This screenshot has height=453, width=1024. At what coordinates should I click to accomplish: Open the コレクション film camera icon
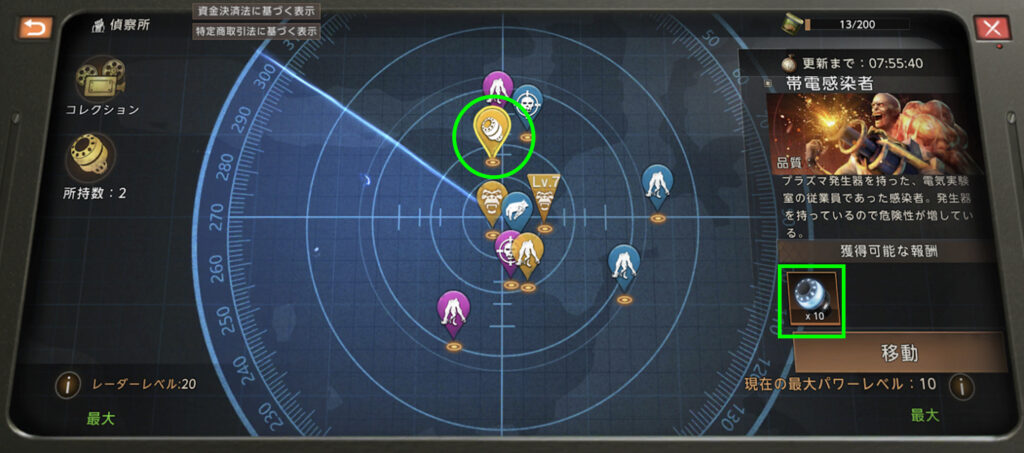pyautogui.click(x=93, y=76)
